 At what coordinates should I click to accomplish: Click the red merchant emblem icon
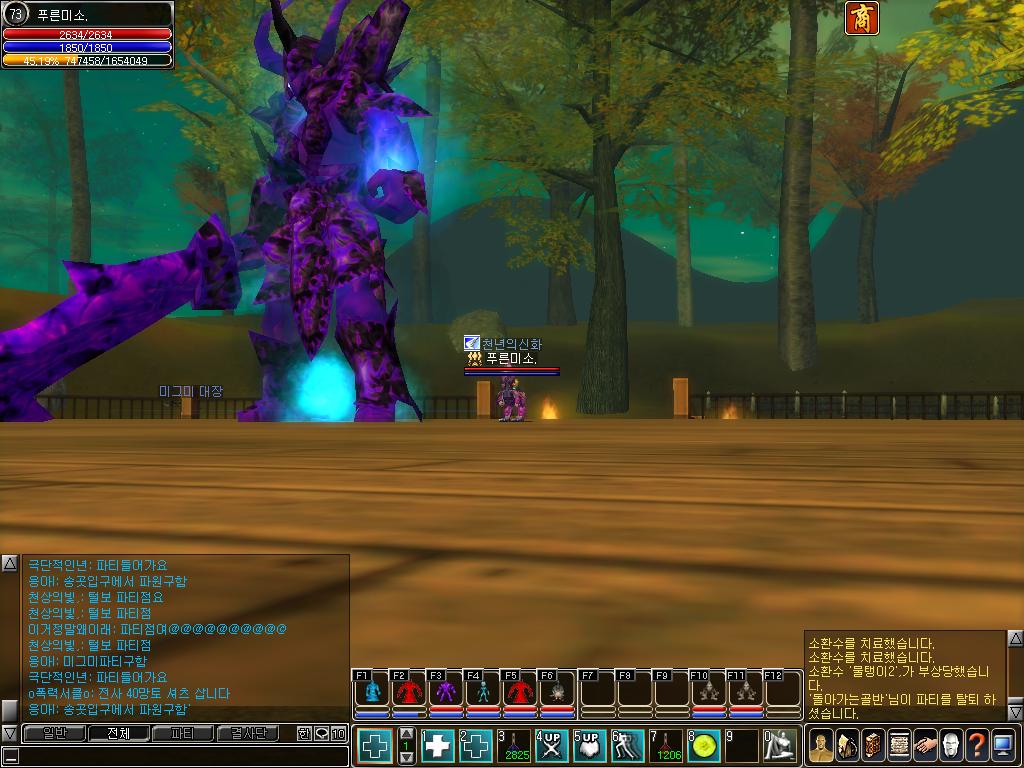point(861,18)
